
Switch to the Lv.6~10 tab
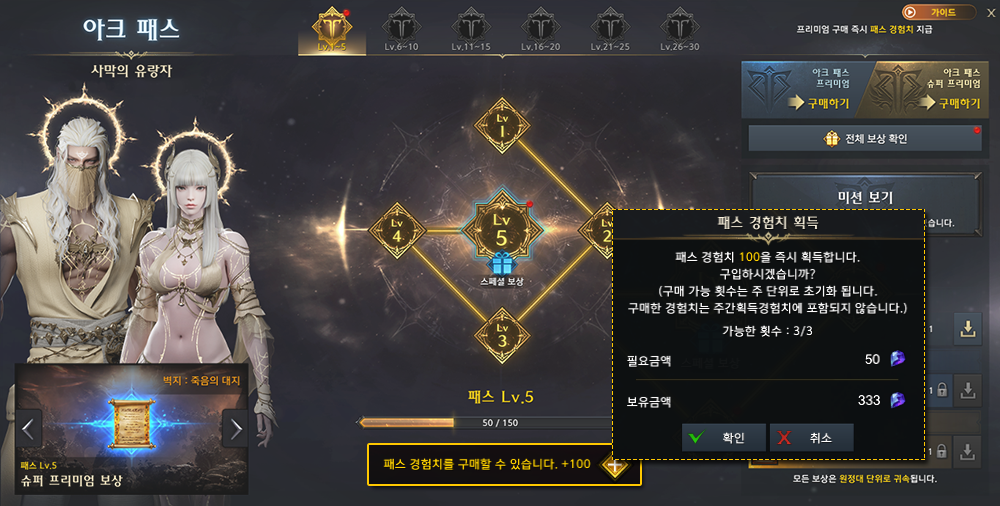pos(401,30)
